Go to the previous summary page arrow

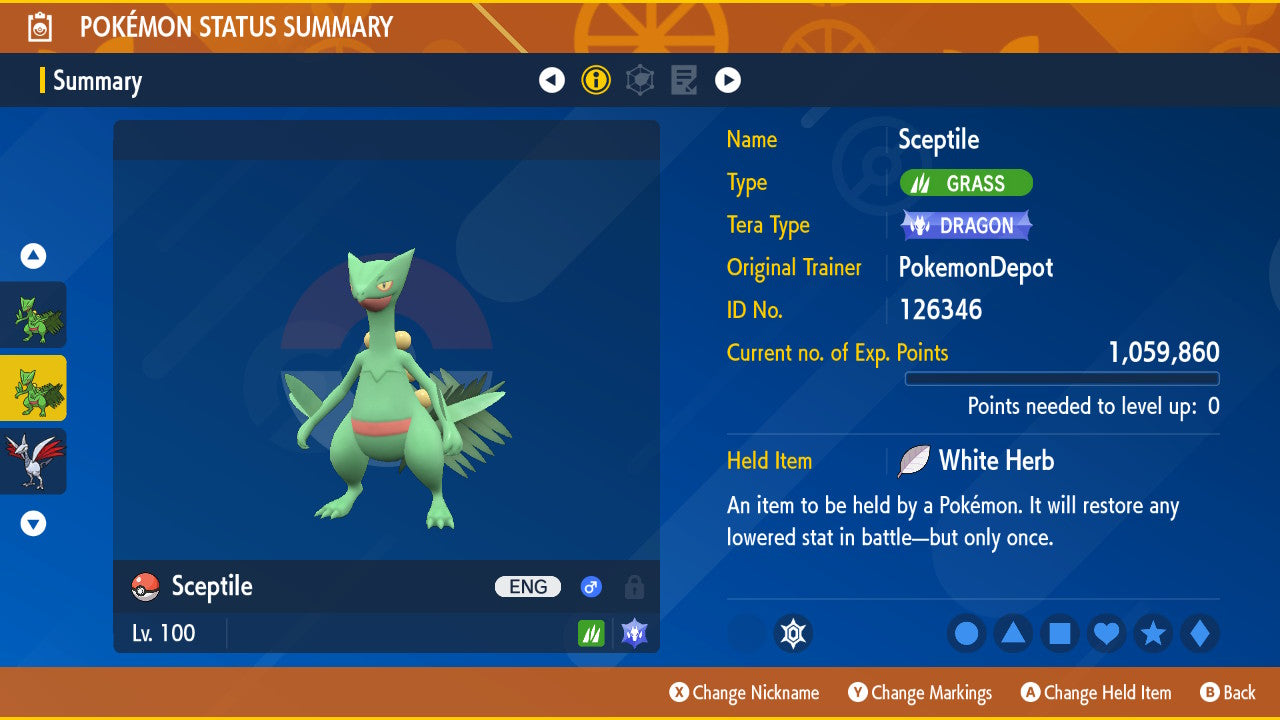pos(552,80)
